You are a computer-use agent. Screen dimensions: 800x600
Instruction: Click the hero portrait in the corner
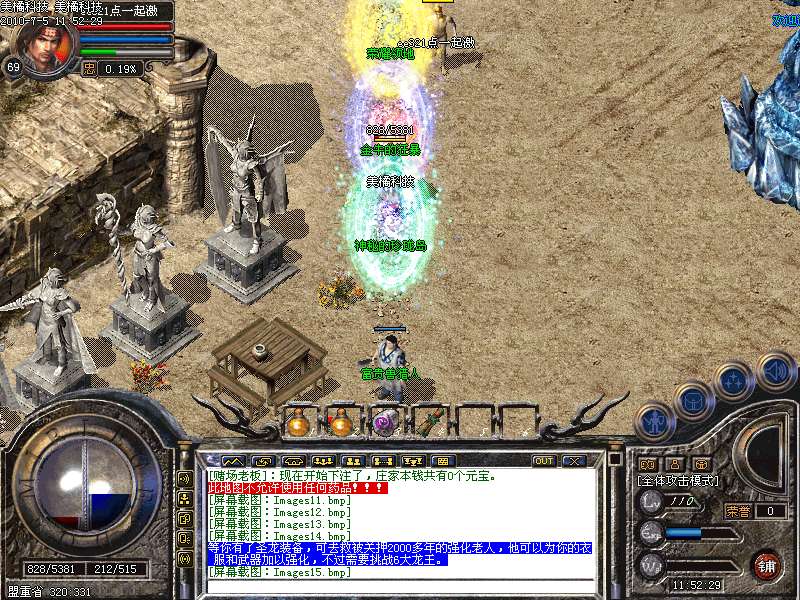[x=46, y=46]
